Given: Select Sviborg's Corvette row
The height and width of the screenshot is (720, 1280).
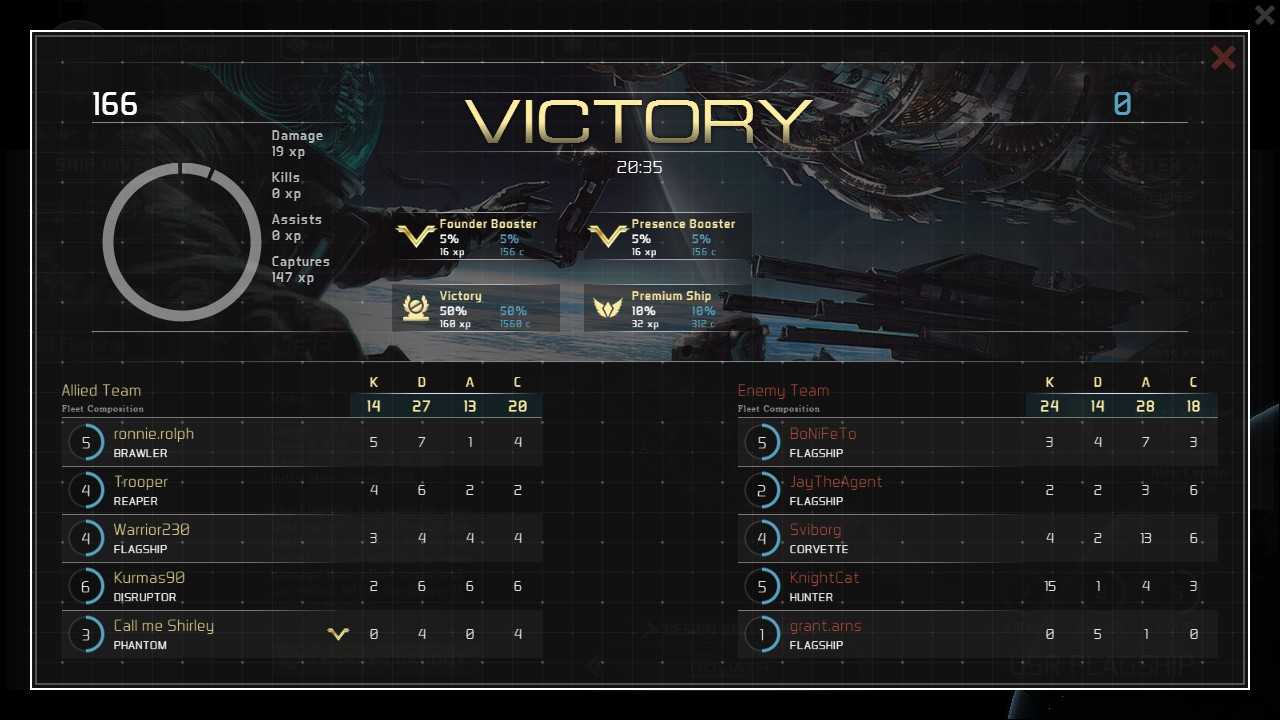Looking at the screenshot, I should pyautogui.click(x=977, y=538).
